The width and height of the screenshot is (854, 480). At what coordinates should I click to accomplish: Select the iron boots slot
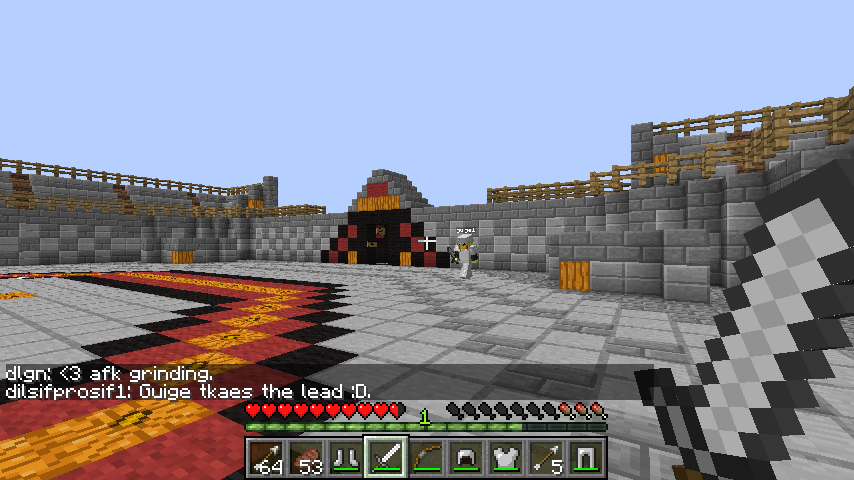[346, 458]
